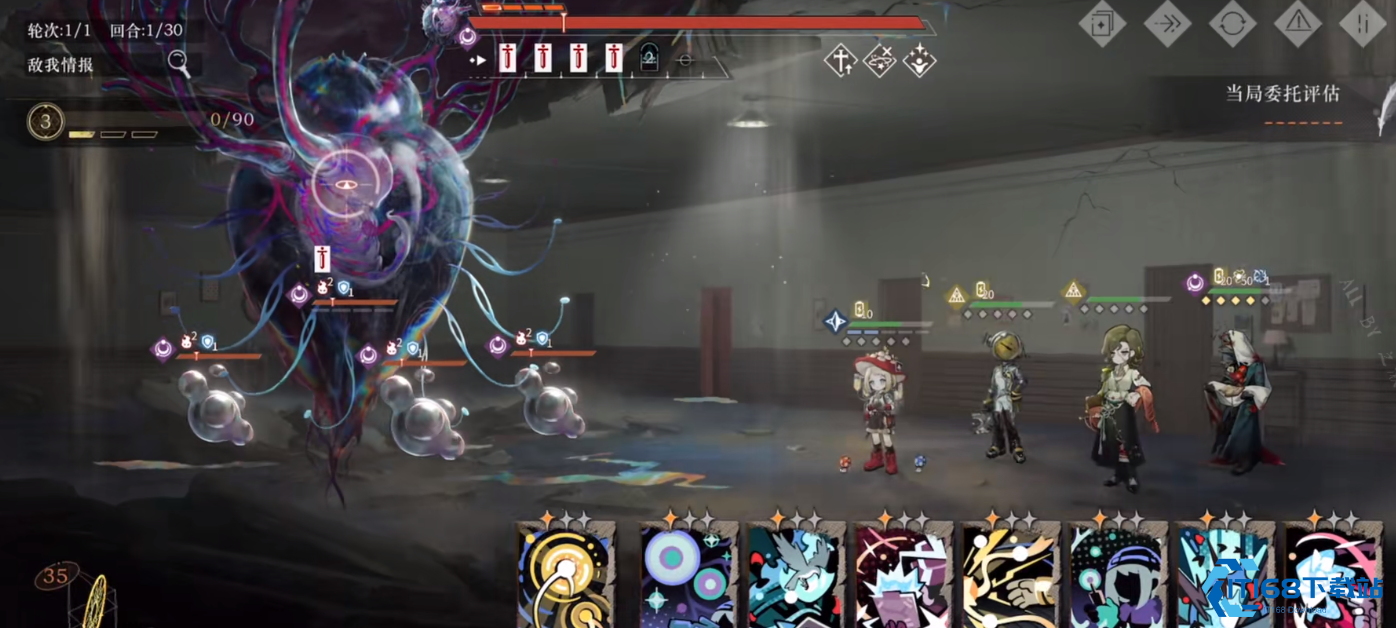Inspect the sparkling person buff icon
The height and width of the screenshot is (628, 1396).
tap(919, 61)
